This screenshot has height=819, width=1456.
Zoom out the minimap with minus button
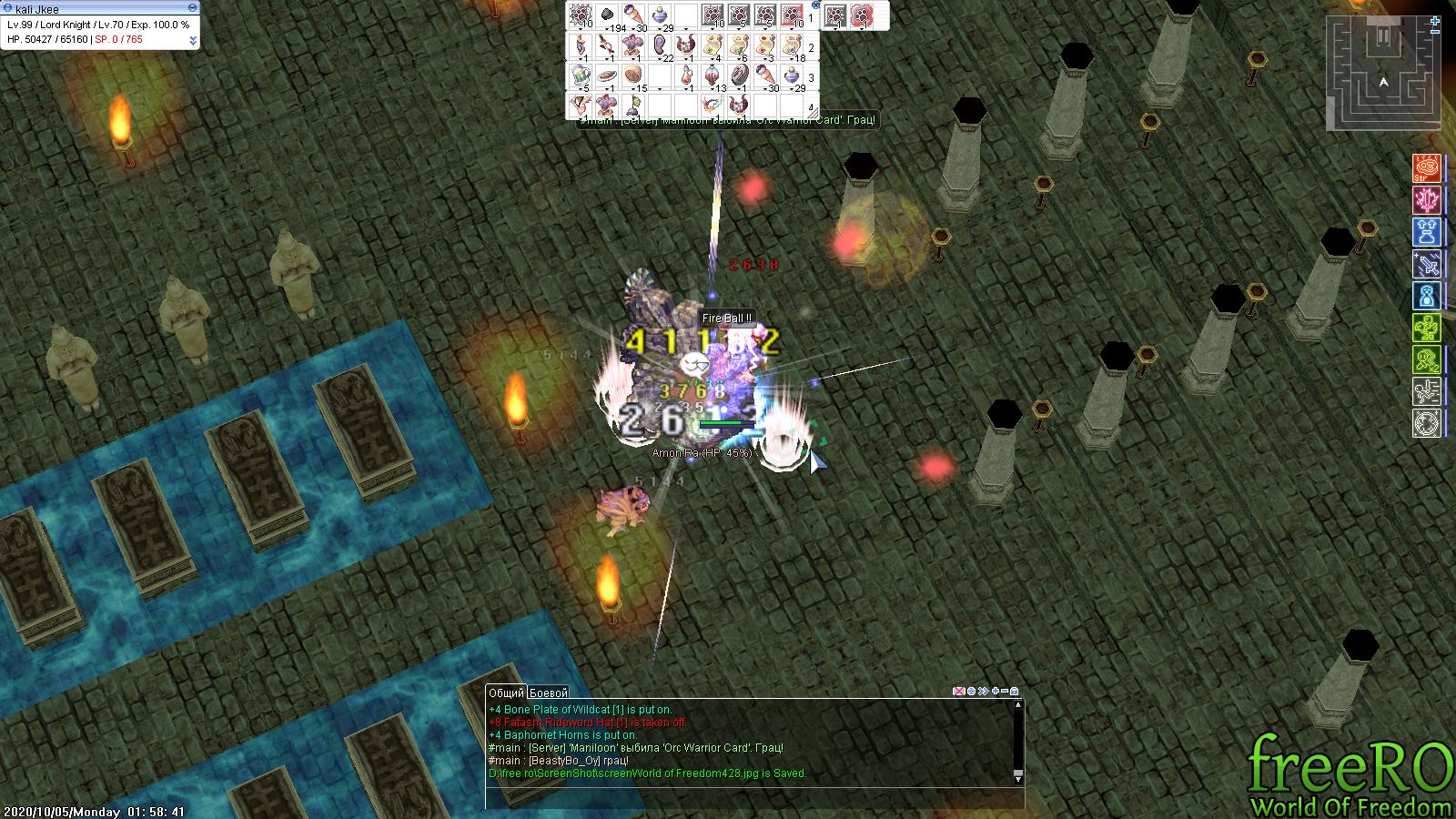(x=1435, y=31)
